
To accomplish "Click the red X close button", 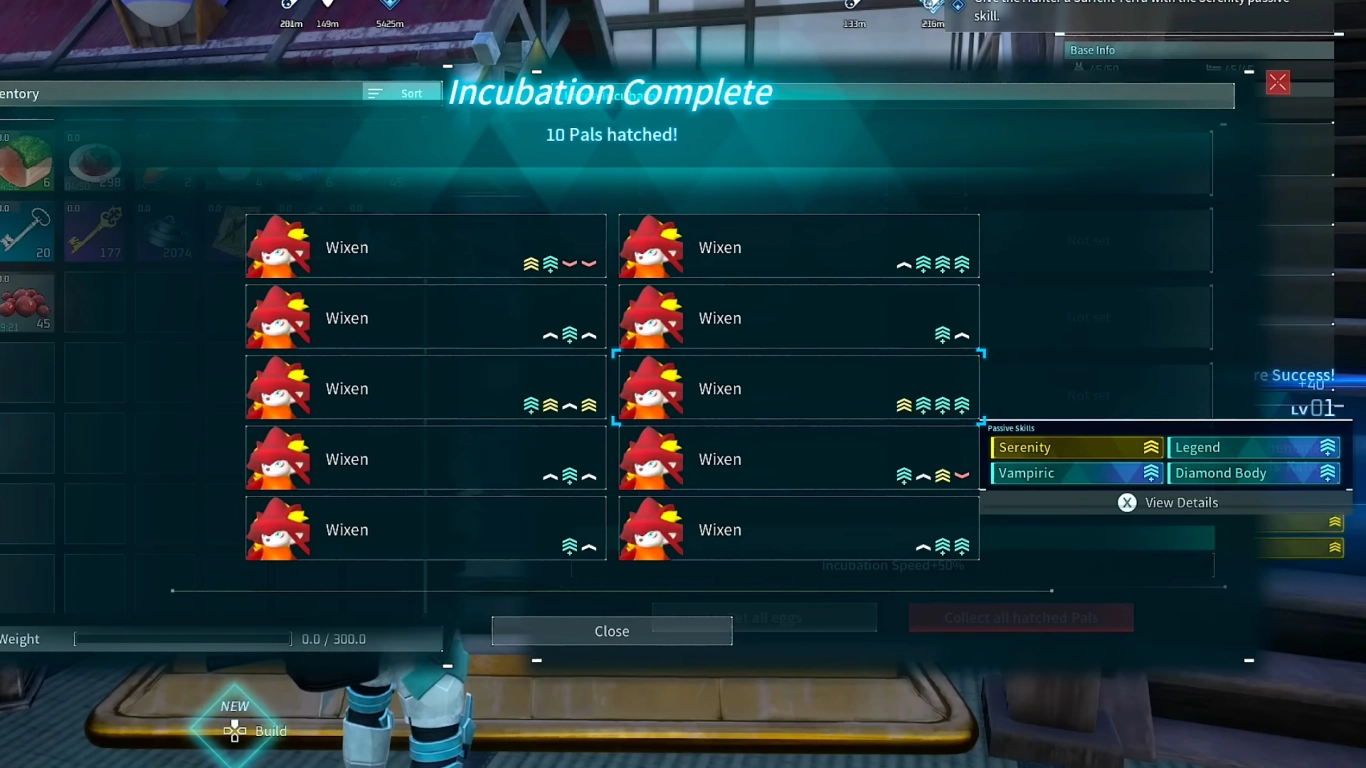I will coord(1277,83).
